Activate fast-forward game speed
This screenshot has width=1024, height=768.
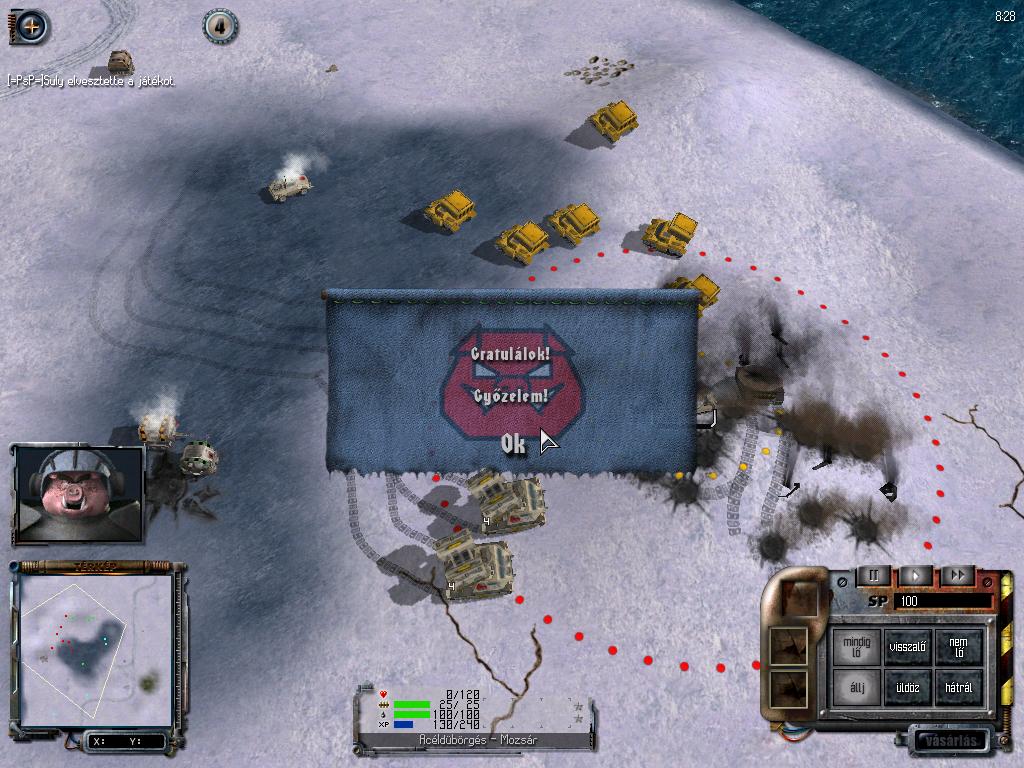(x=957, y=575)
